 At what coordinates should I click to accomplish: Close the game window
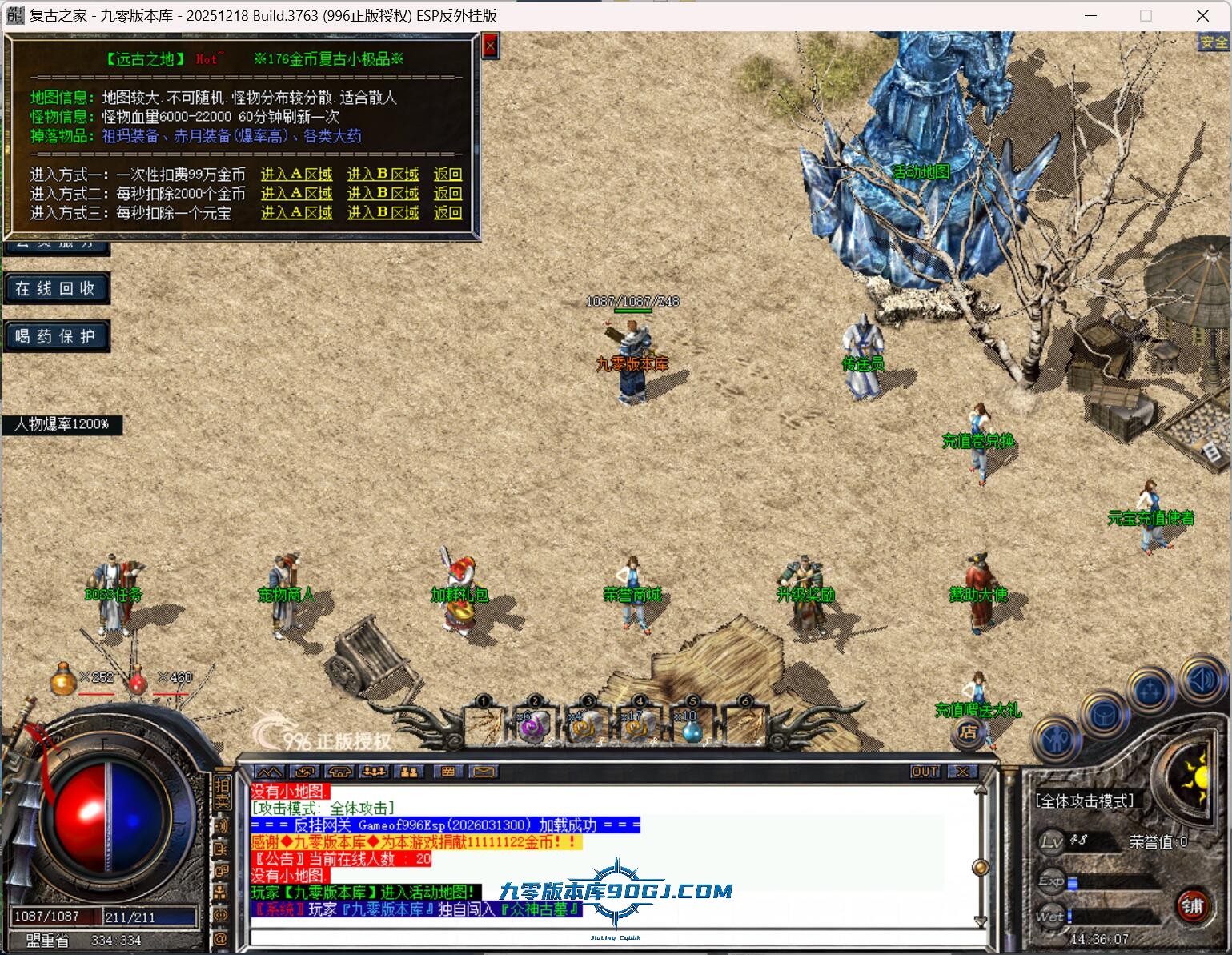(1202, 15)
